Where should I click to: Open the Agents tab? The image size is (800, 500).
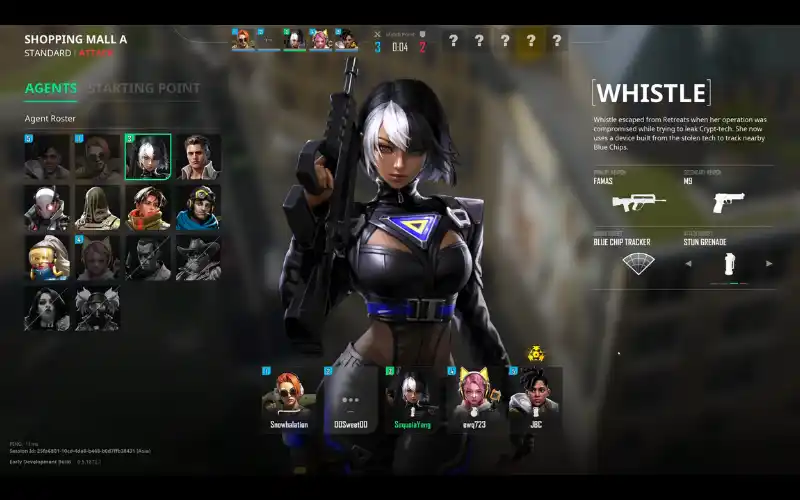pos(51,88)
